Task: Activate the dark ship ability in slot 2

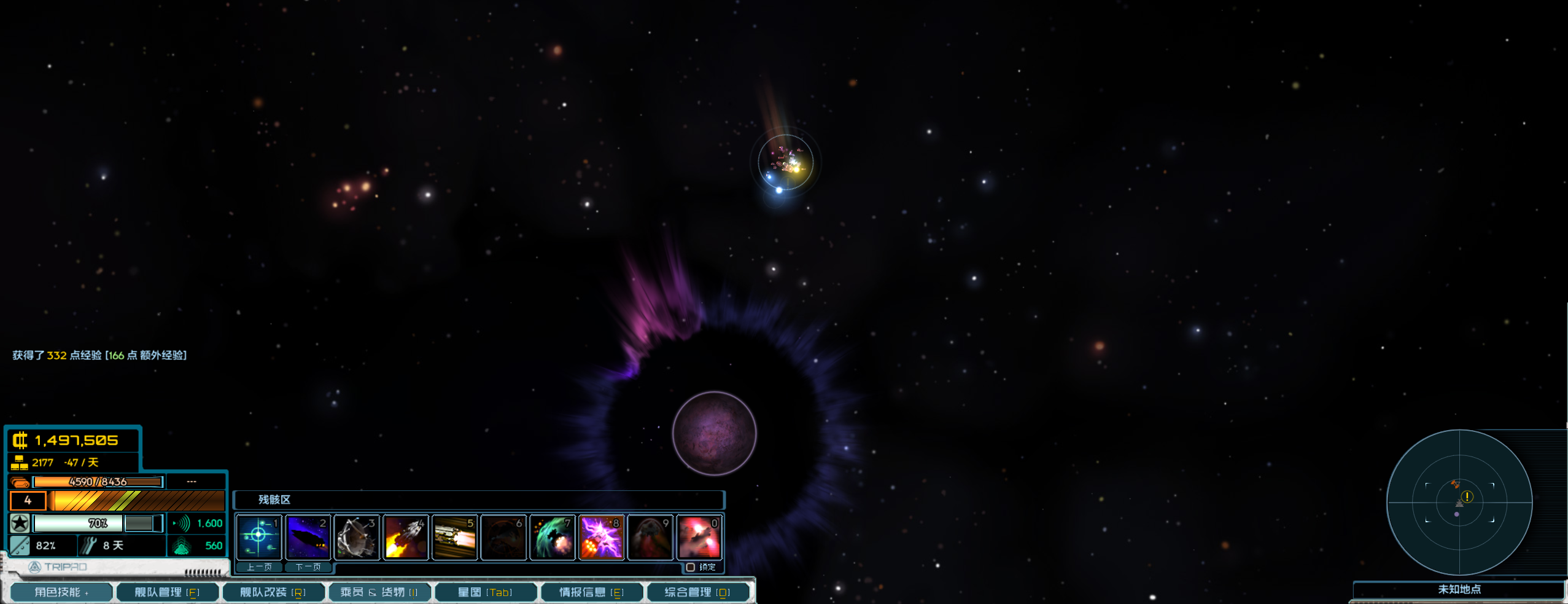Action: tap(308, 537)
